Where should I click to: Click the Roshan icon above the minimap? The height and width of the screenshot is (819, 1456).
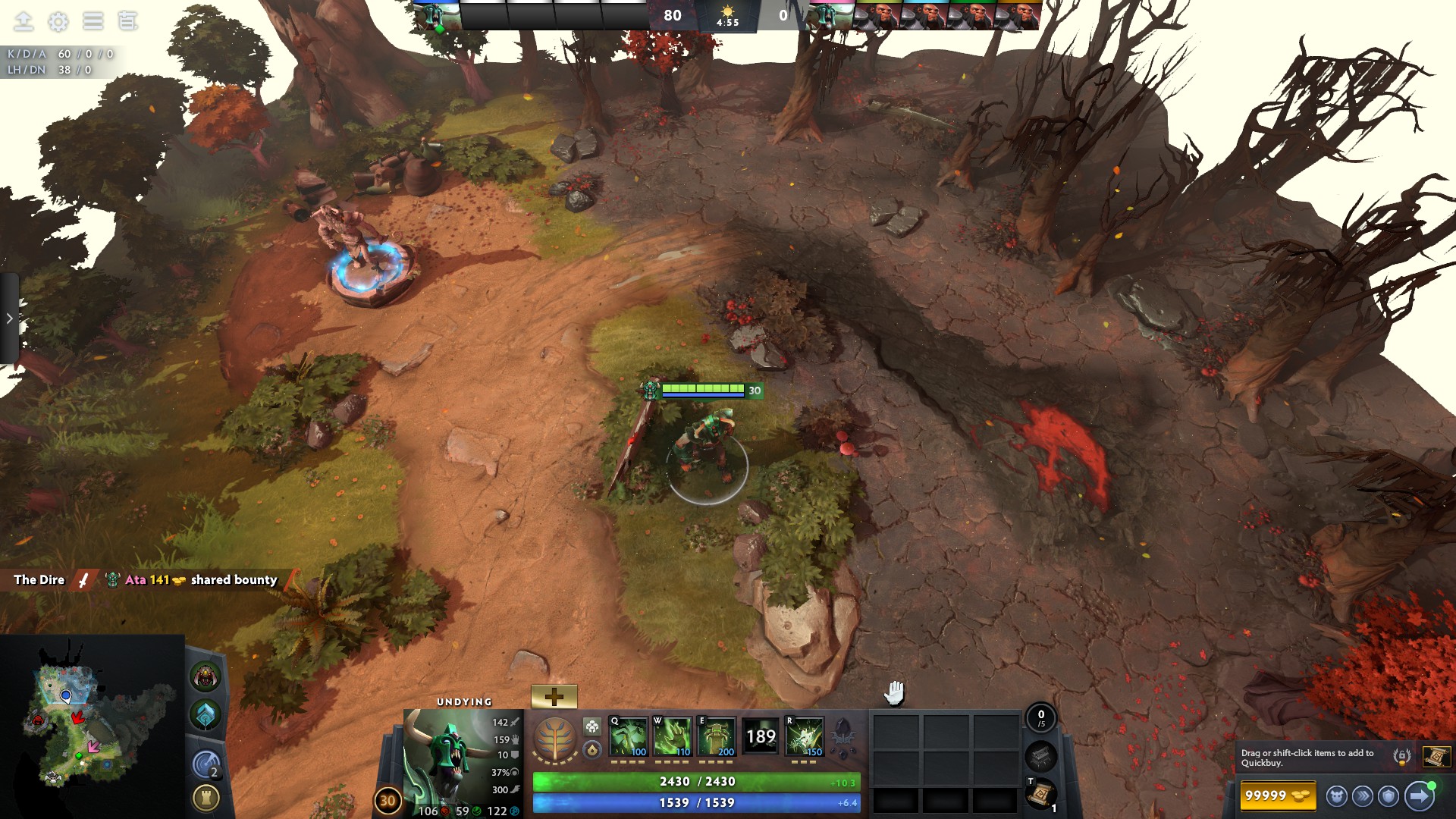pos(205,677)
